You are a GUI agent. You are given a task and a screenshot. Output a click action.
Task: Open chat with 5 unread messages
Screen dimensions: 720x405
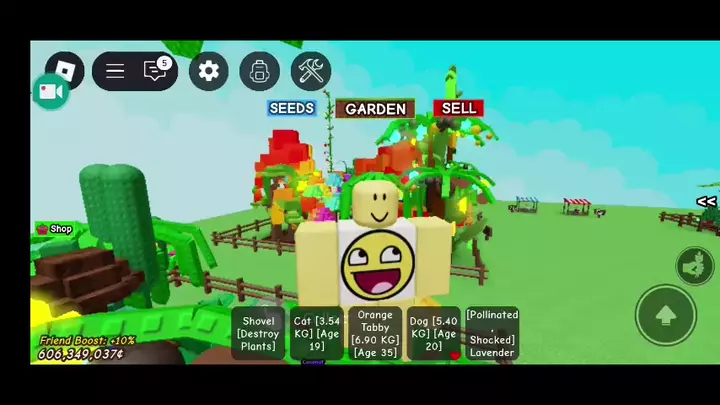(155, 71)
